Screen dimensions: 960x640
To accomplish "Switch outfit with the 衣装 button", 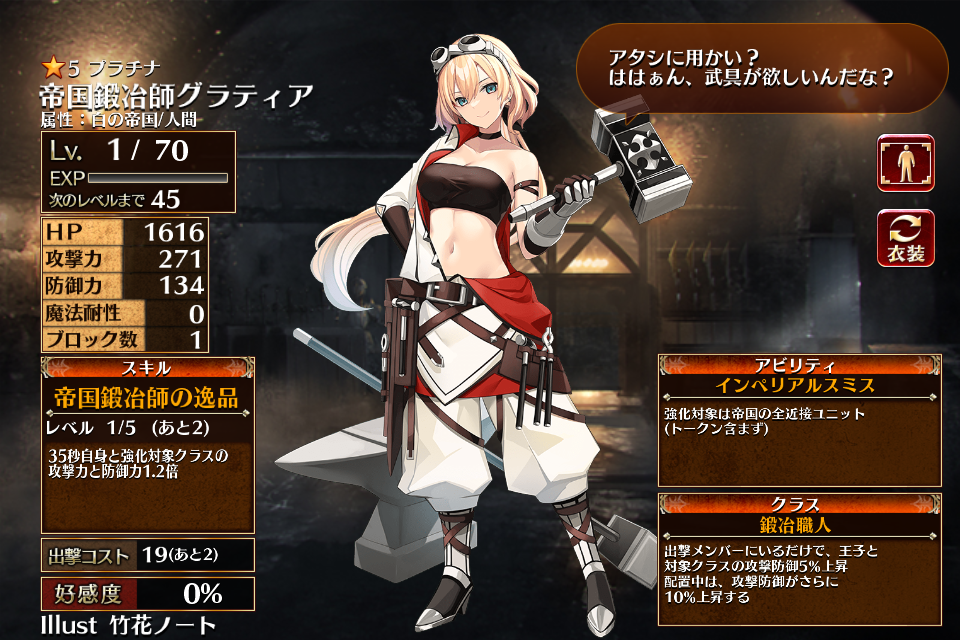I will tap(905, 238).
